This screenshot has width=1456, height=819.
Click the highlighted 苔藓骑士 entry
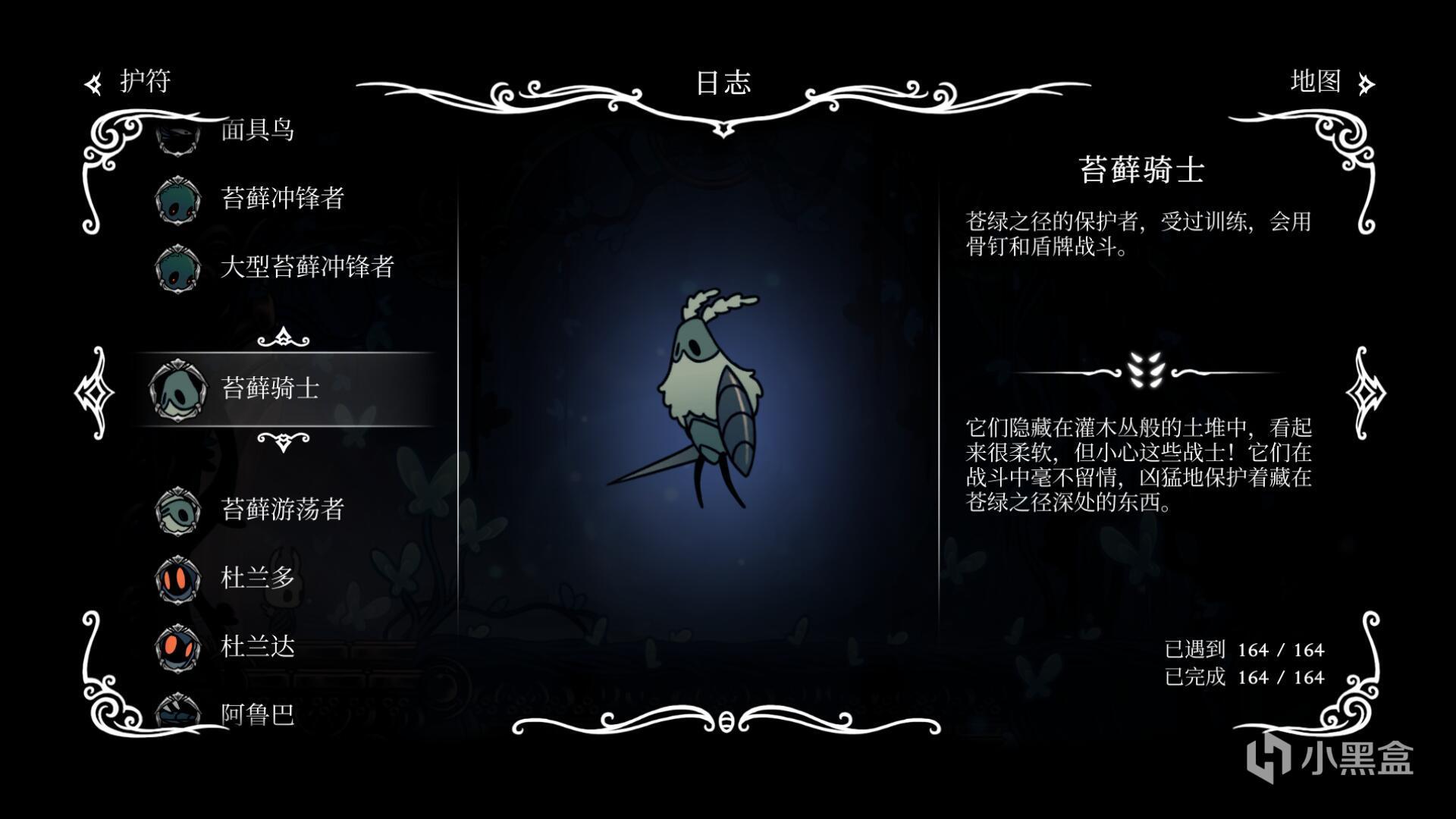[x=270, y=388]
